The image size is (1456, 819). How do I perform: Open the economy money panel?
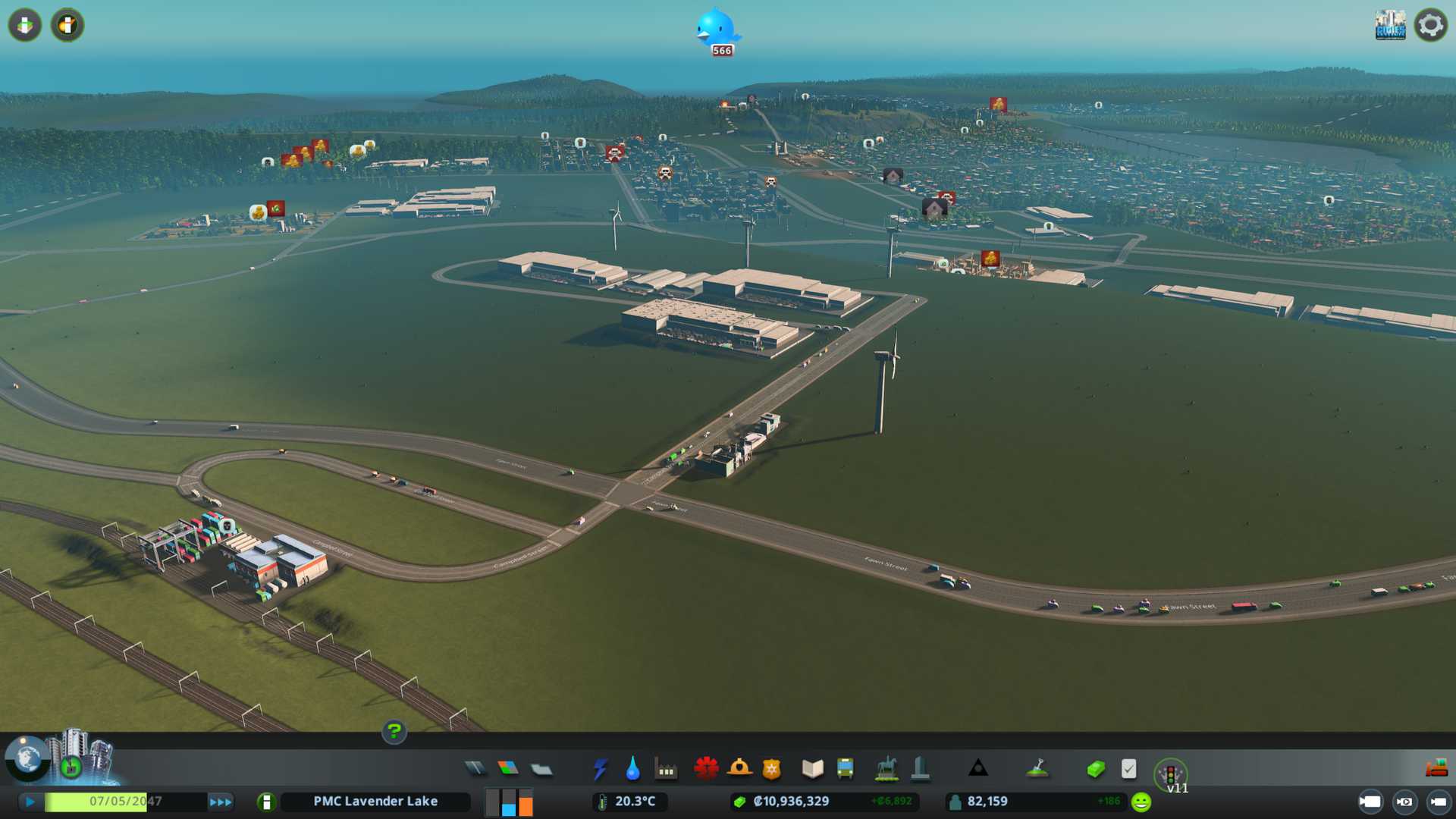(1096, 769)
